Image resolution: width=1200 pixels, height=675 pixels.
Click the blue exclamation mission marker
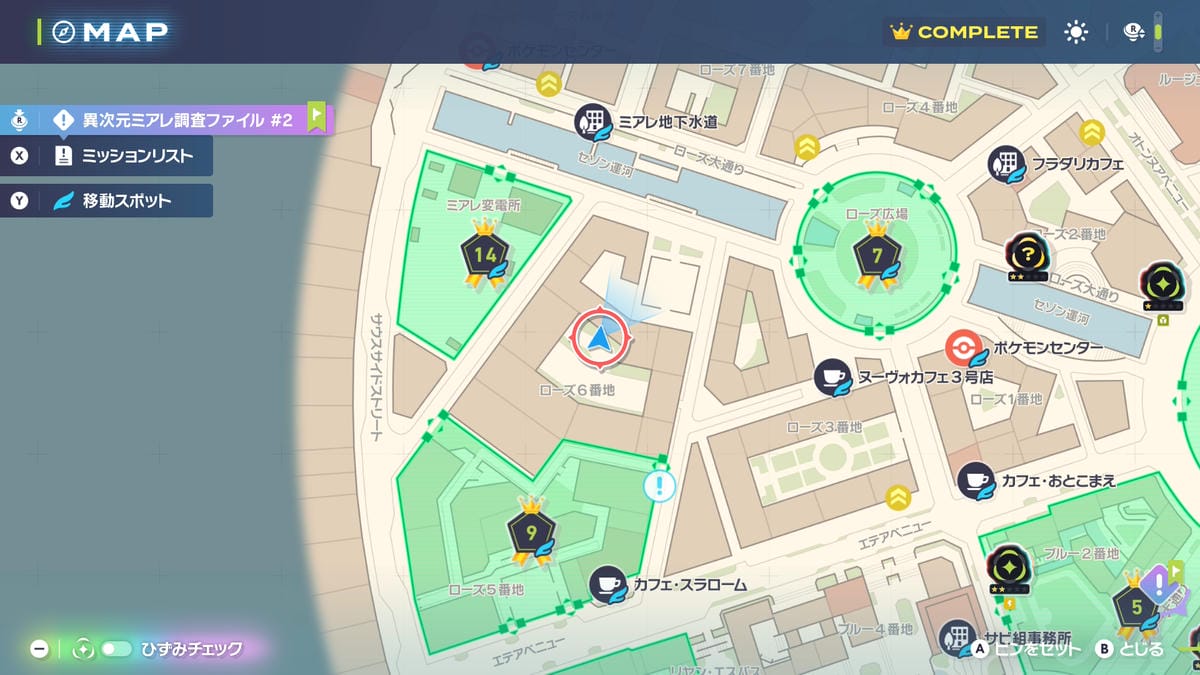tap(659, 486)
